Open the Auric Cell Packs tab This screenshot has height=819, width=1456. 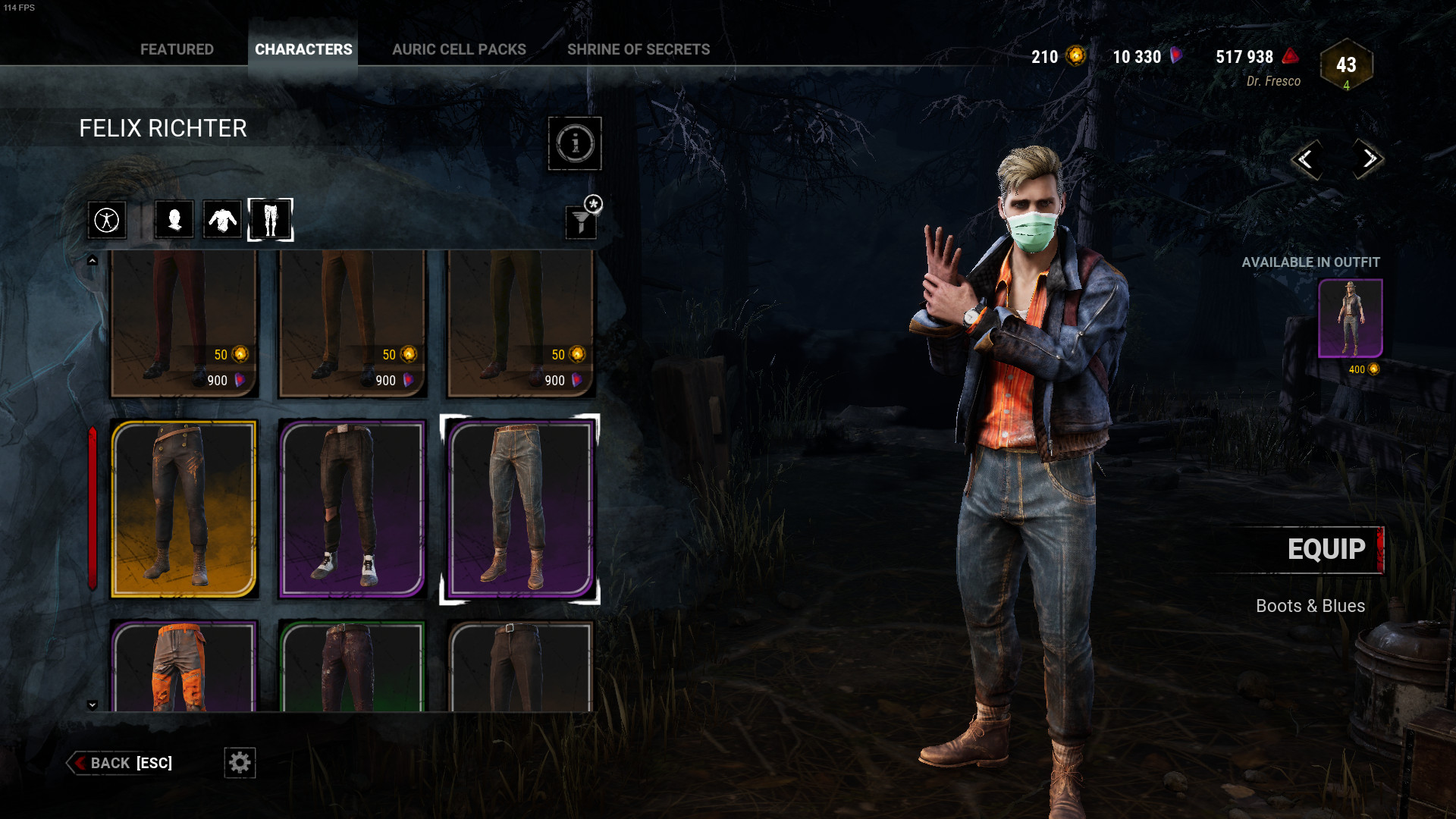(459, 49)
